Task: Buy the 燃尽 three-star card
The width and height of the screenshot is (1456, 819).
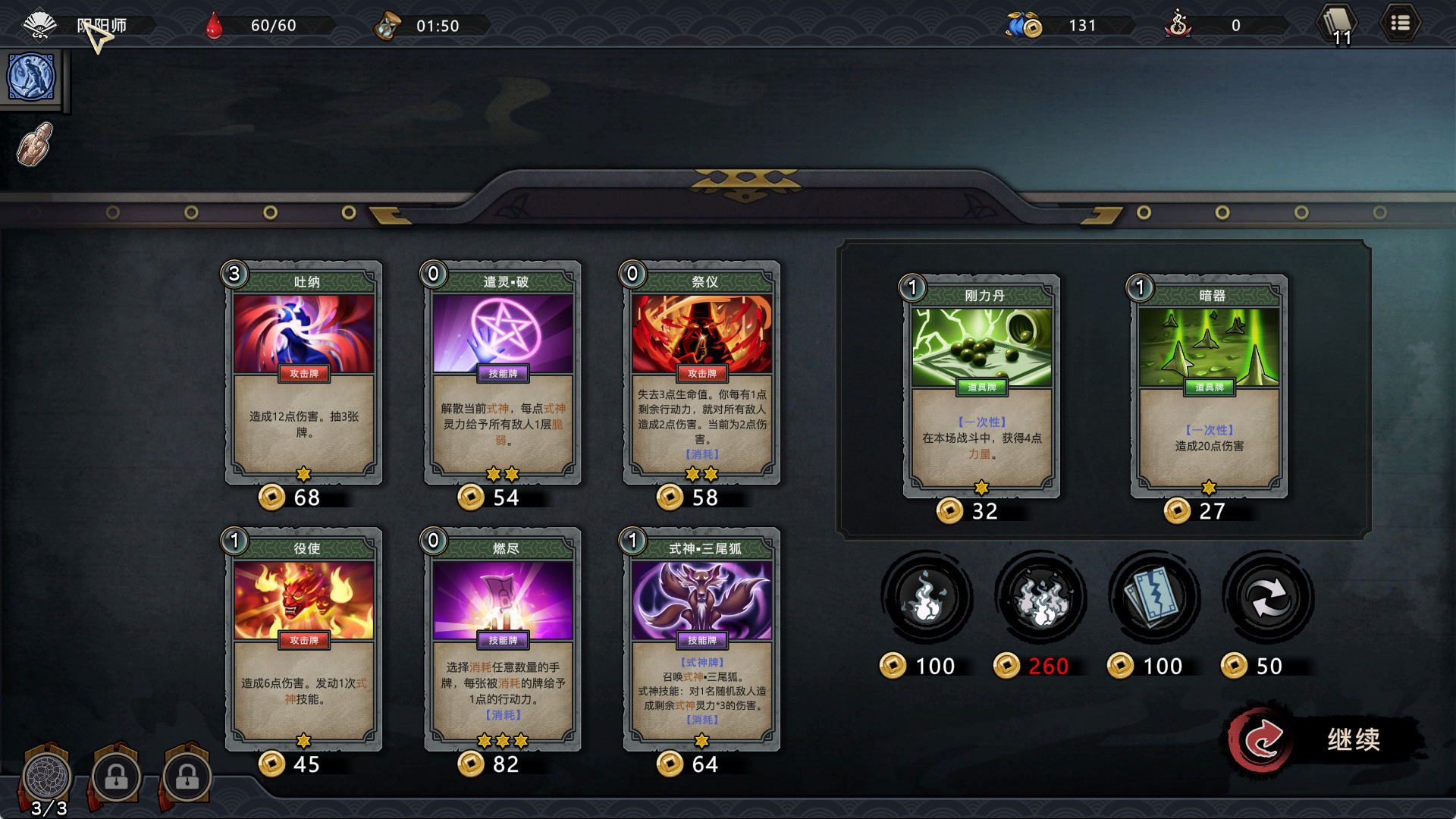Action: click(503, 639)
